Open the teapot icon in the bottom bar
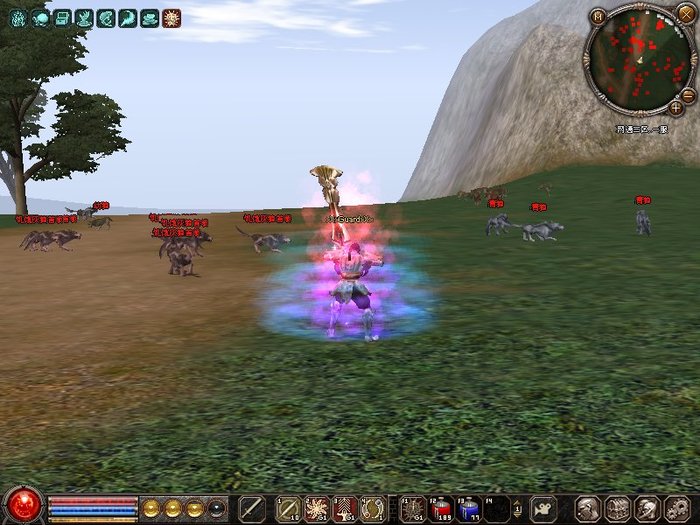Image resolution: width=700 pixels, height=525 pixels. 543,507
